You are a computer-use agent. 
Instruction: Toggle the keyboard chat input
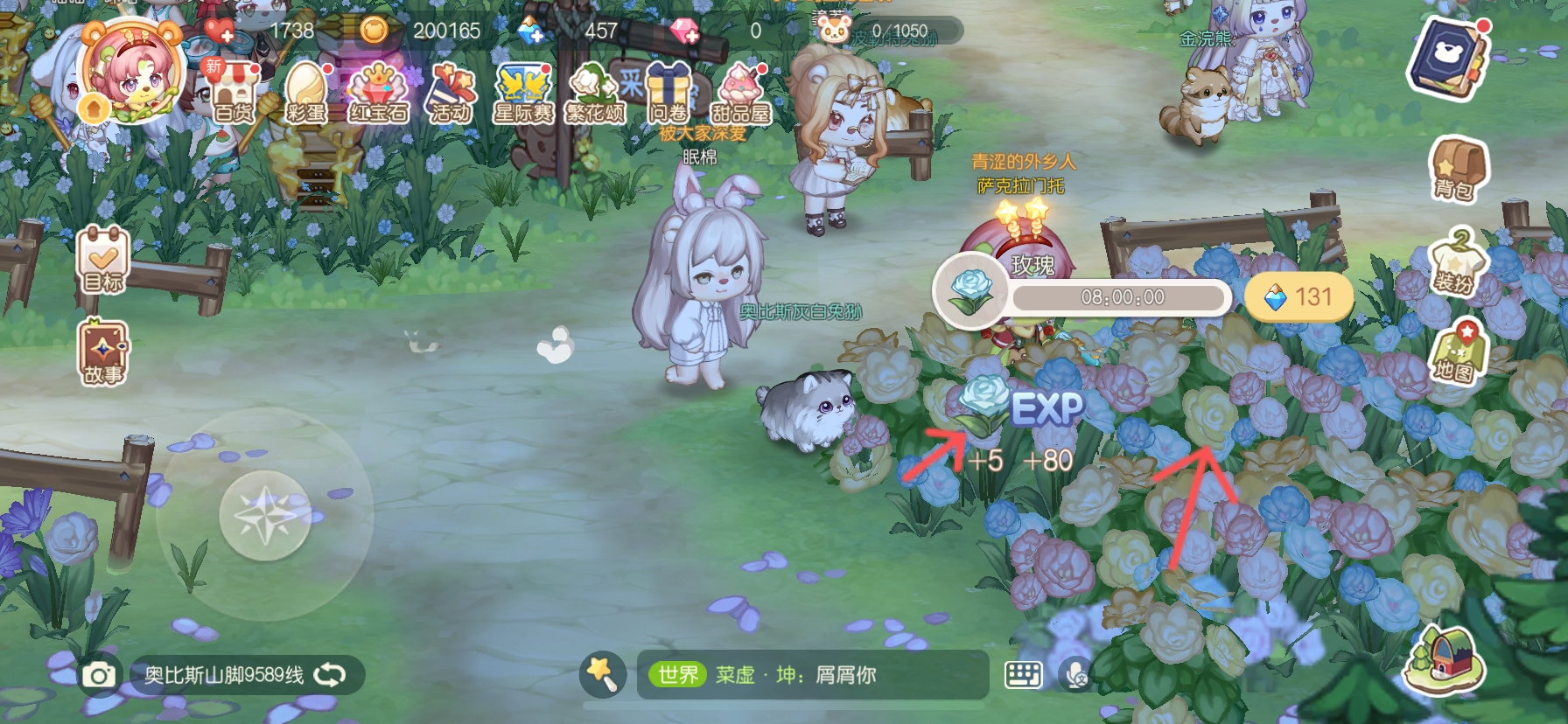(1022, 674)
